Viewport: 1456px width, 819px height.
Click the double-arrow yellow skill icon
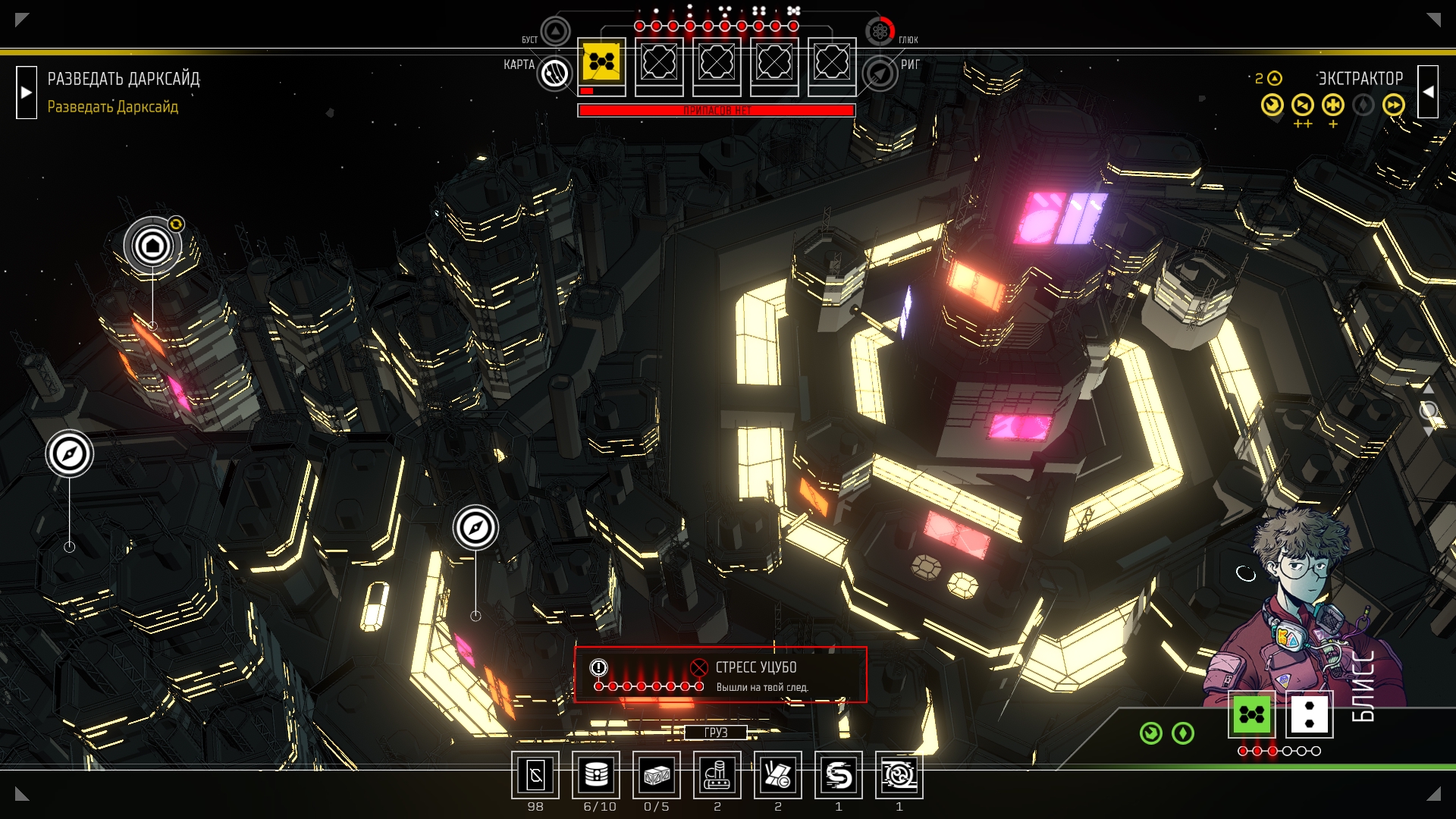[1393, 105]
